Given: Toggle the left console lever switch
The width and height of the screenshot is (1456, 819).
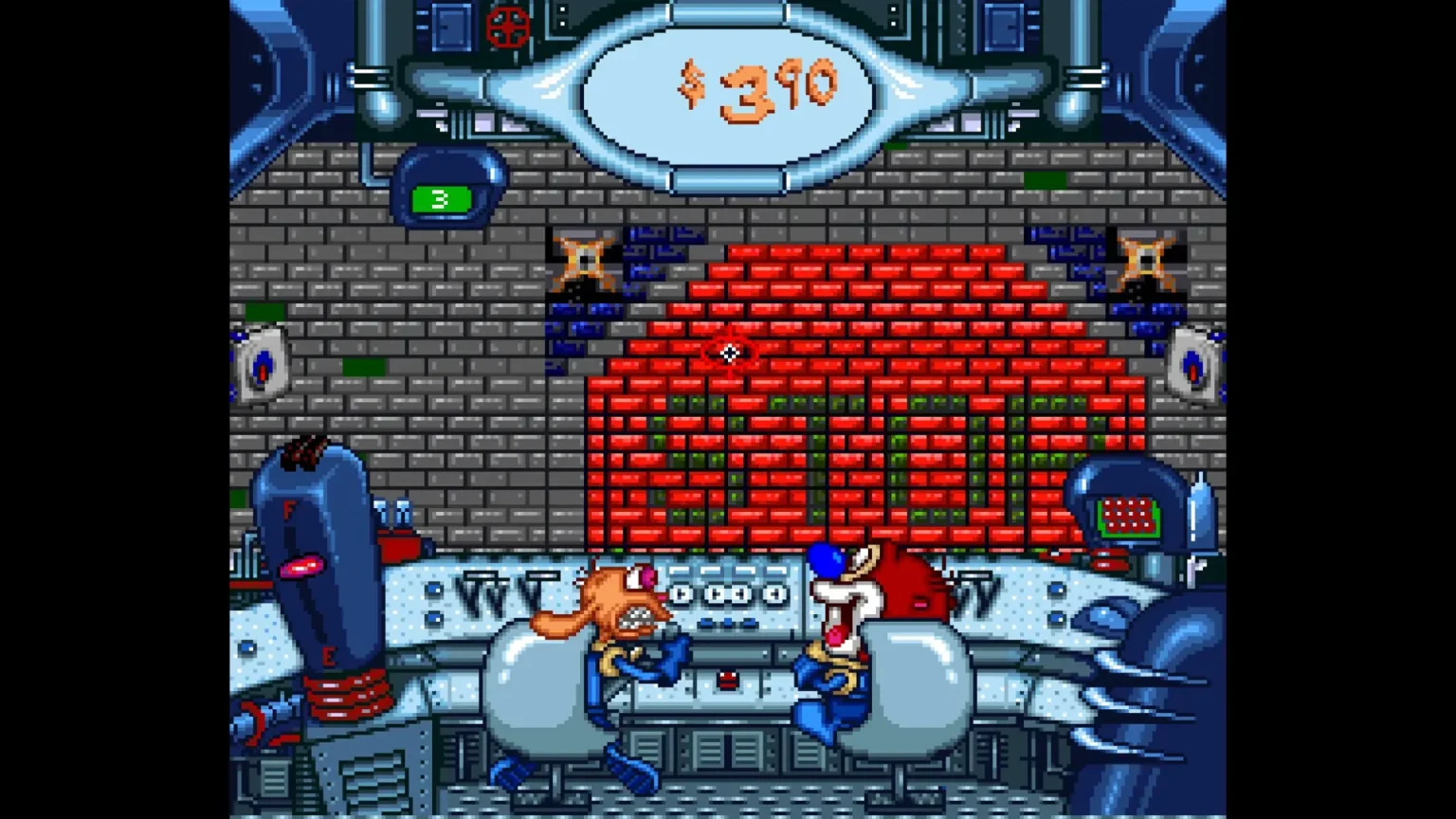Looking at the screenshot, I should pos(480,582).
